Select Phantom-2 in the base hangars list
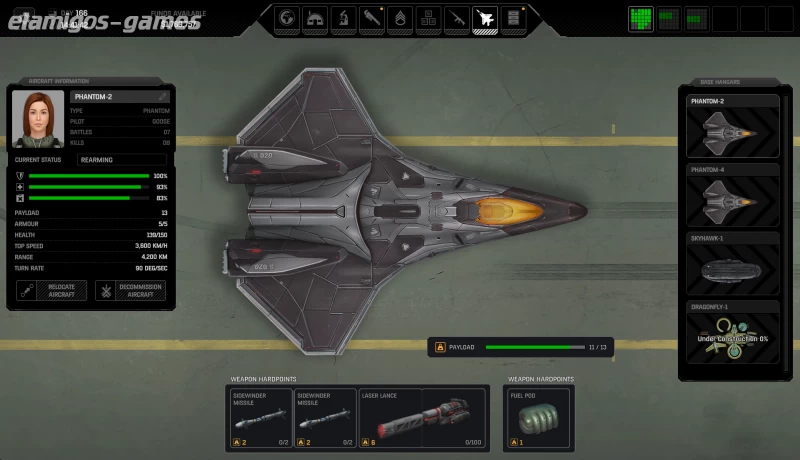The height and width of the screenshot is (460, 800). (733, 126)
